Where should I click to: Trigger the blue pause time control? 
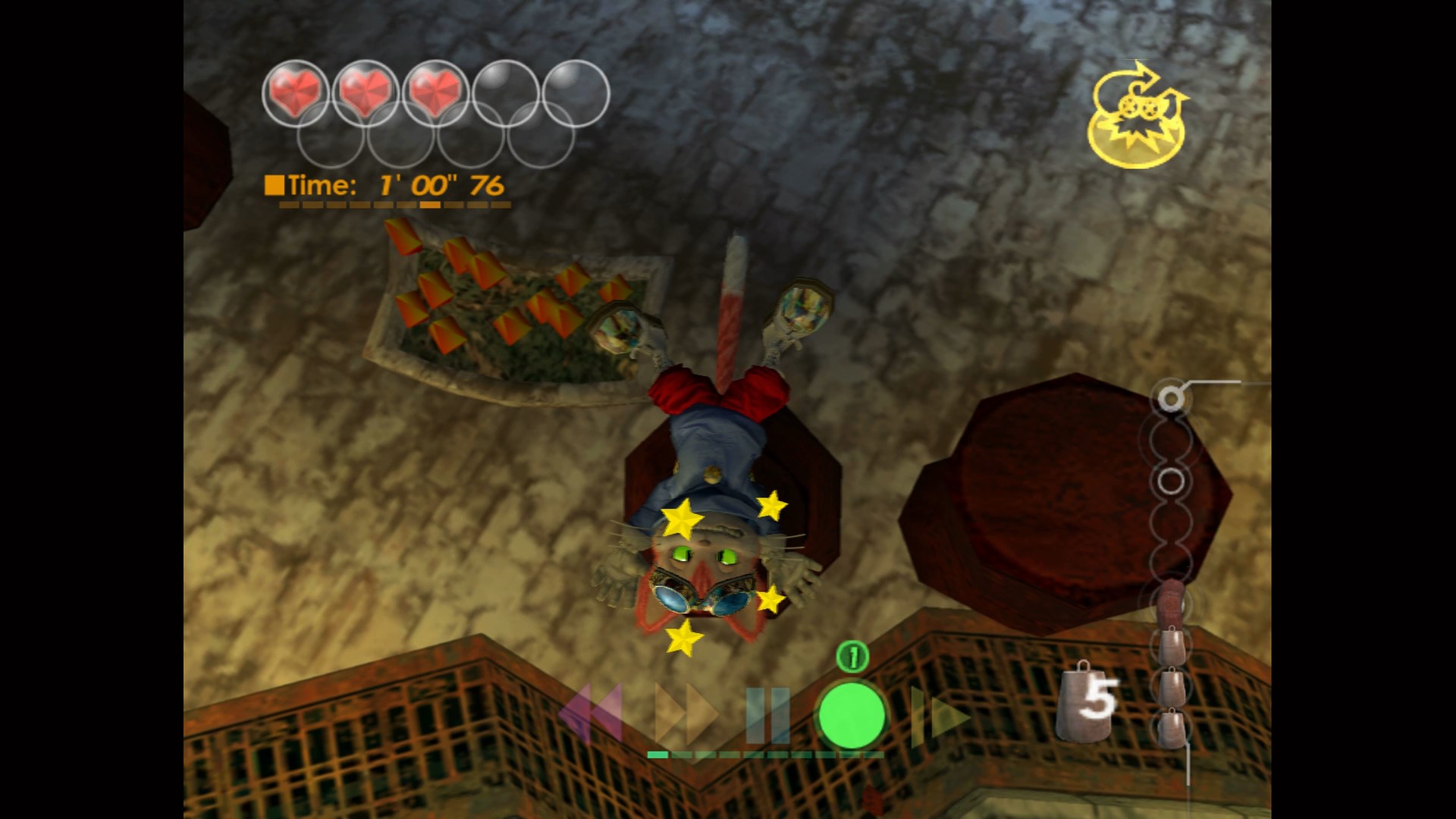point(767,715)
